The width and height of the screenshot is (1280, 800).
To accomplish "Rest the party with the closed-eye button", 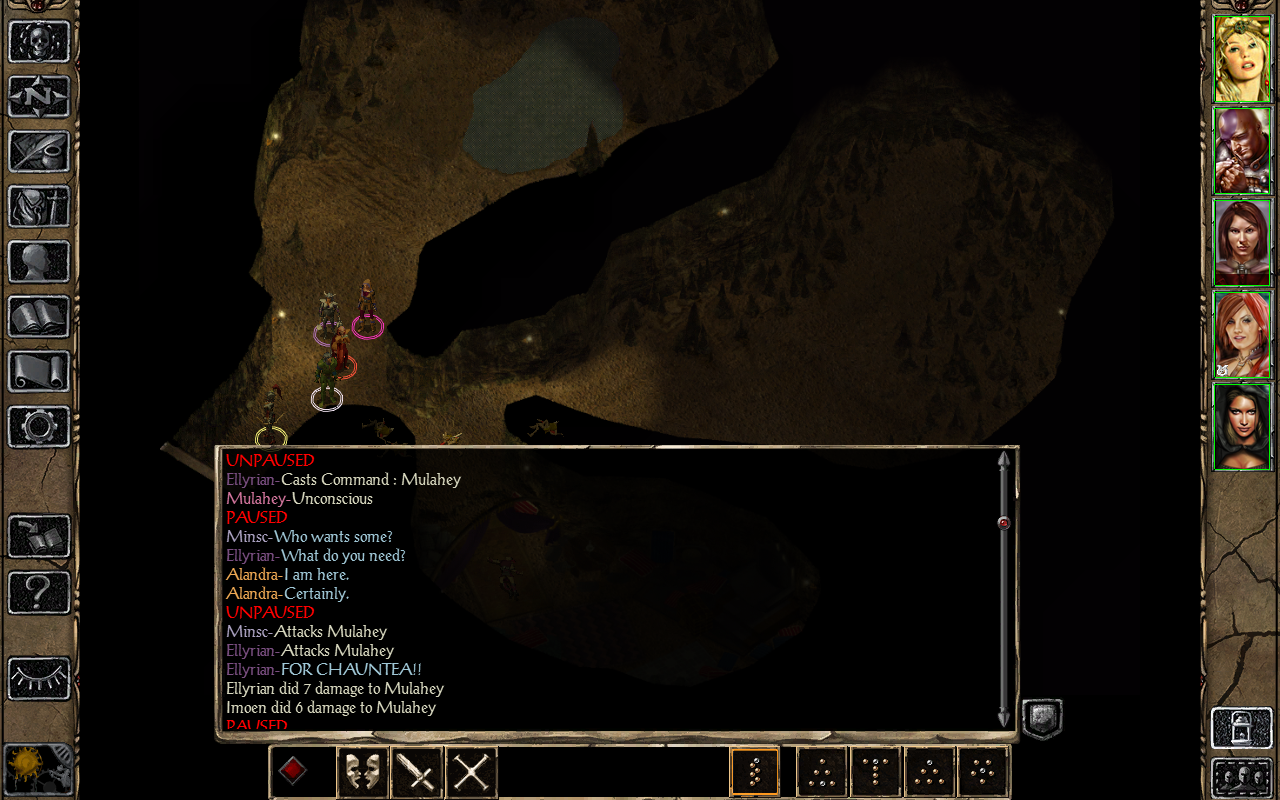I will [39, 679].
